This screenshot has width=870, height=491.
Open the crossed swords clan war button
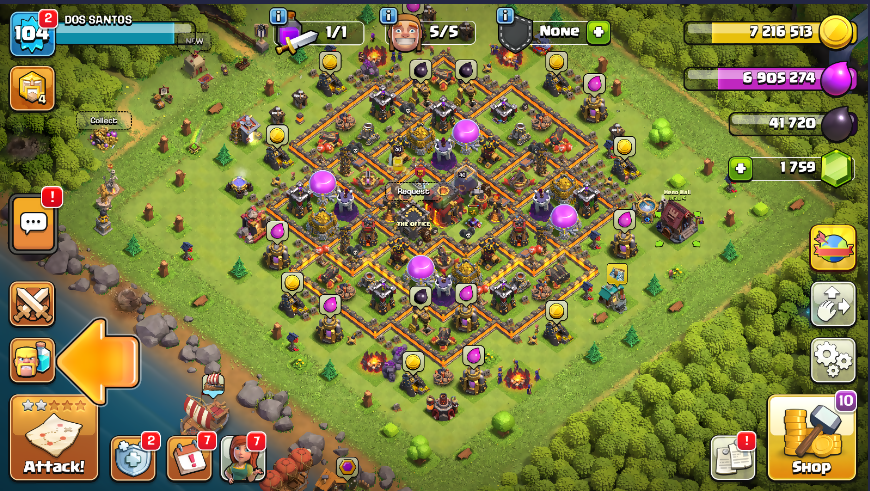[32, 303]
